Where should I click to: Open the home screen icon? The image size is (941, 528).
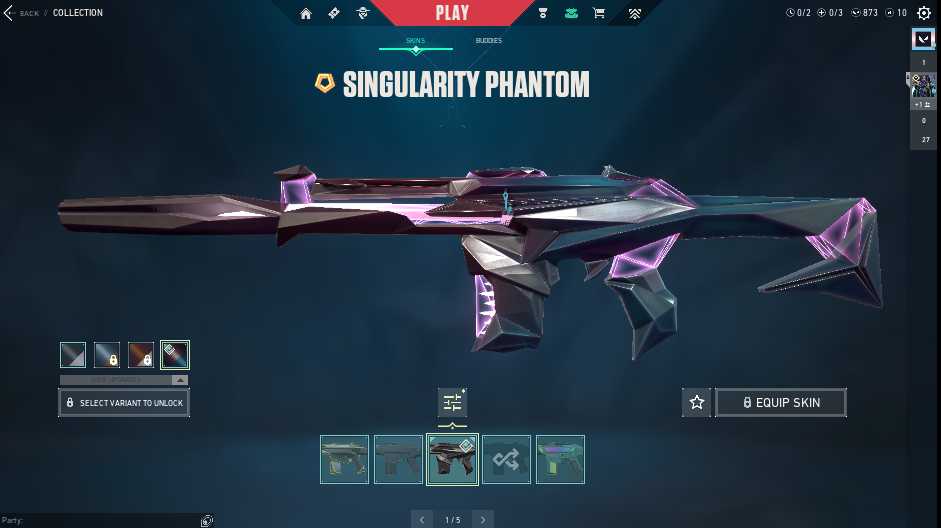306,14
